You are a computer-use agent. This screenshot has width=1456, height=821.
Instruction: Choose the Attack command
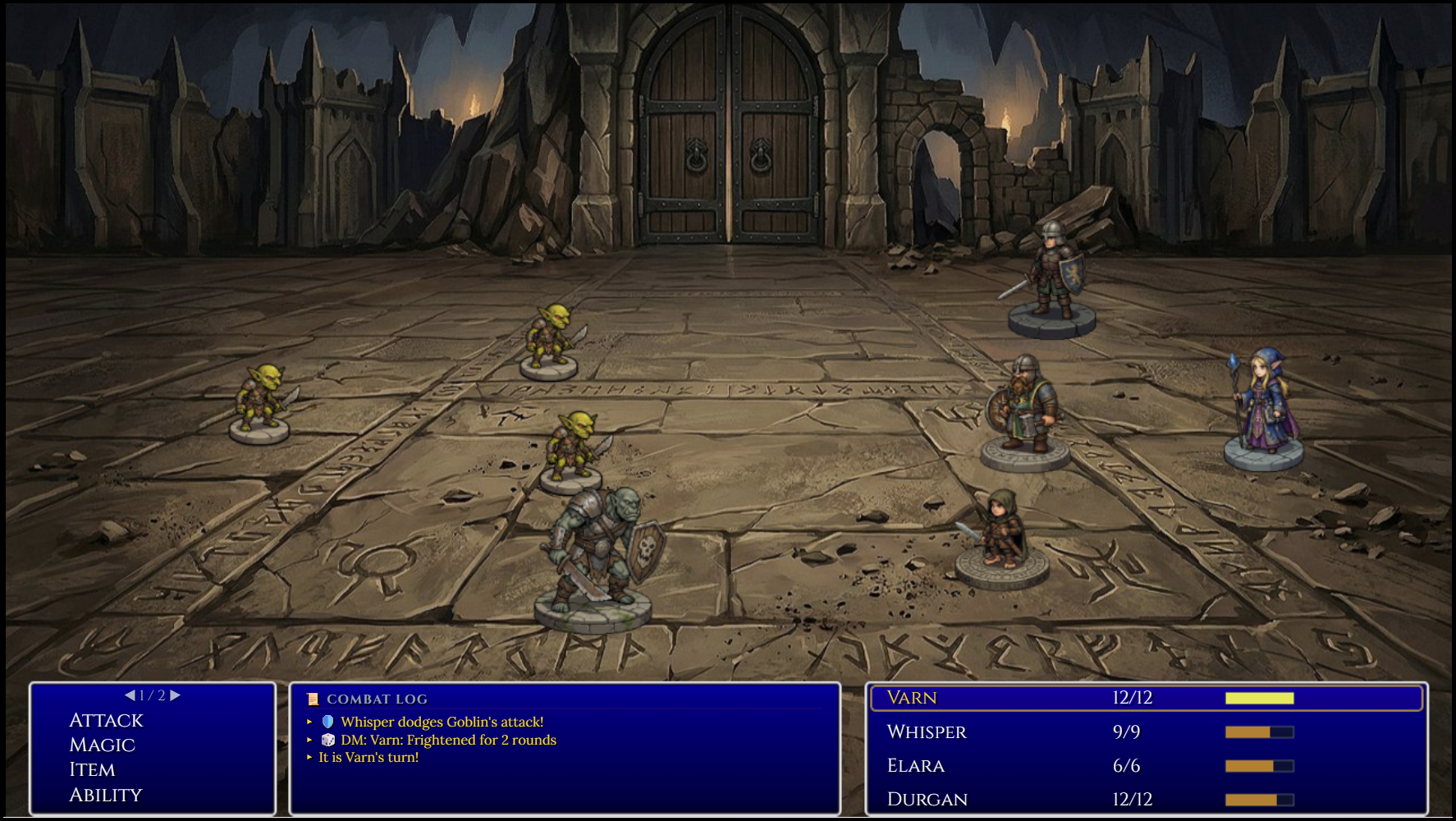coord(106,720)
